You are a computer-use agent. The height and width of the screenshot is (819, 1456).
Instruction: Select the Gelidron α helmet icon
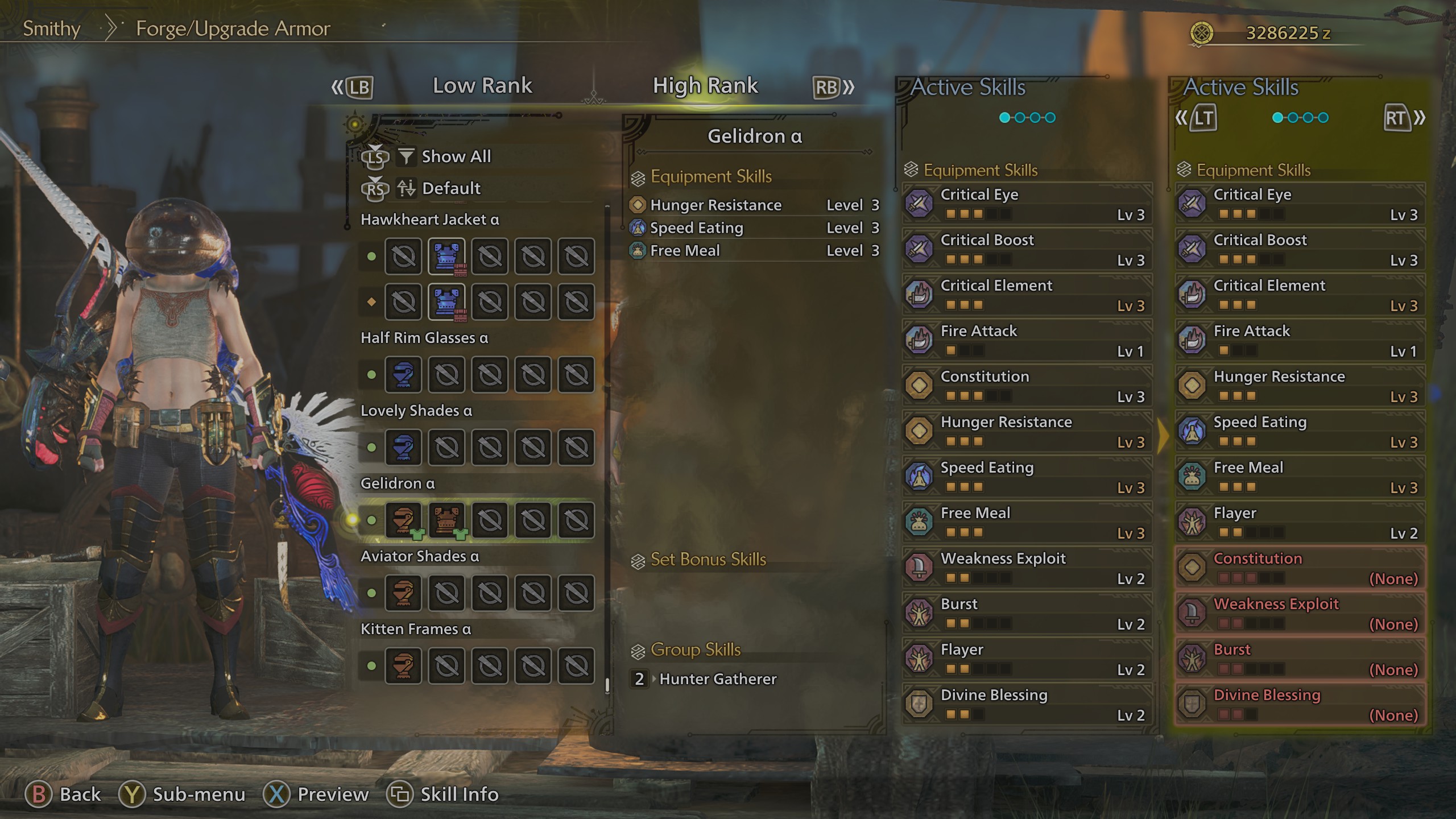coord(403,520)
